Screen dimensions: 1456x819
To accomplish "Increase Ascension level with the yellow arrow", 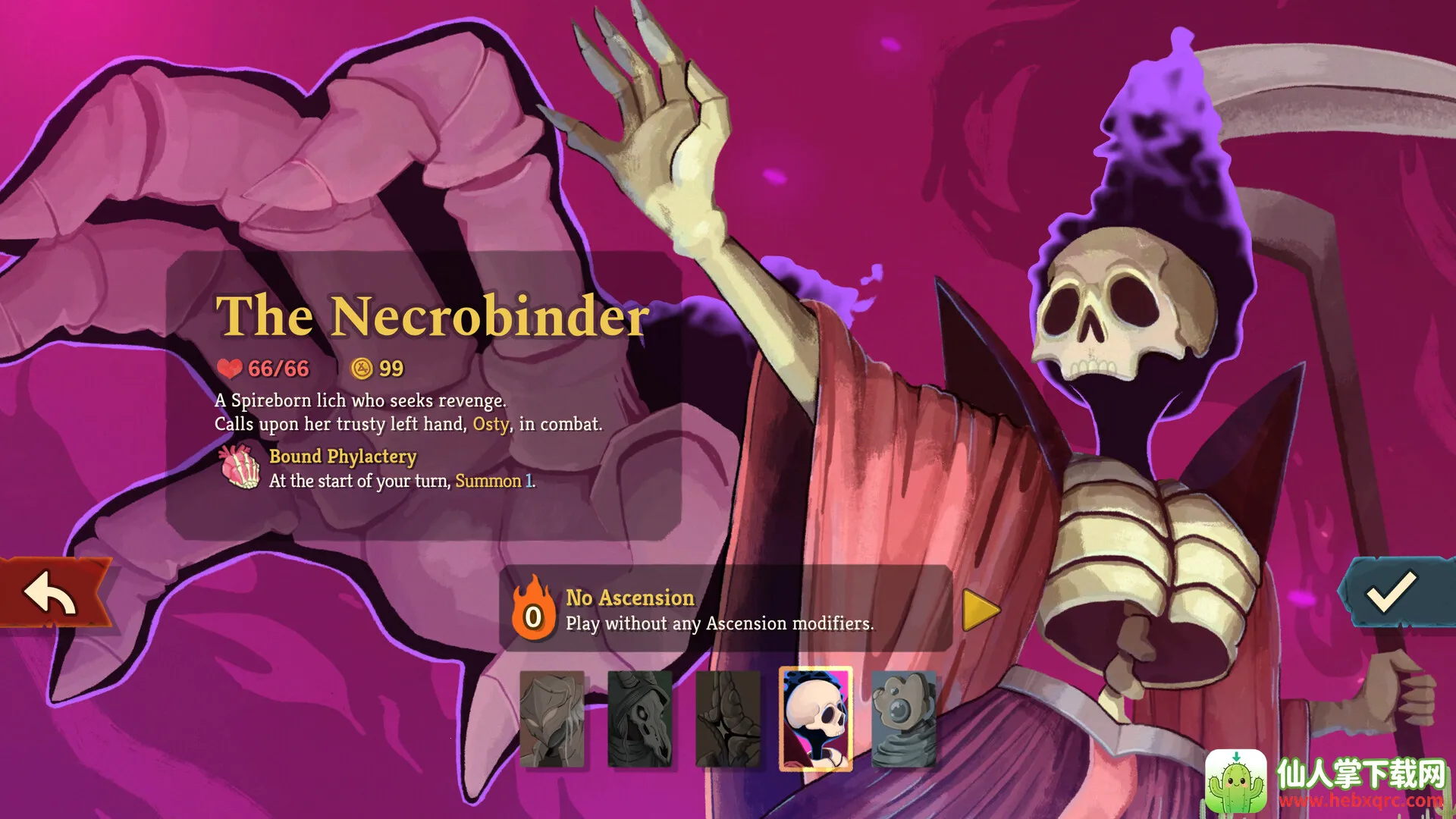I will tap(981, 610).
